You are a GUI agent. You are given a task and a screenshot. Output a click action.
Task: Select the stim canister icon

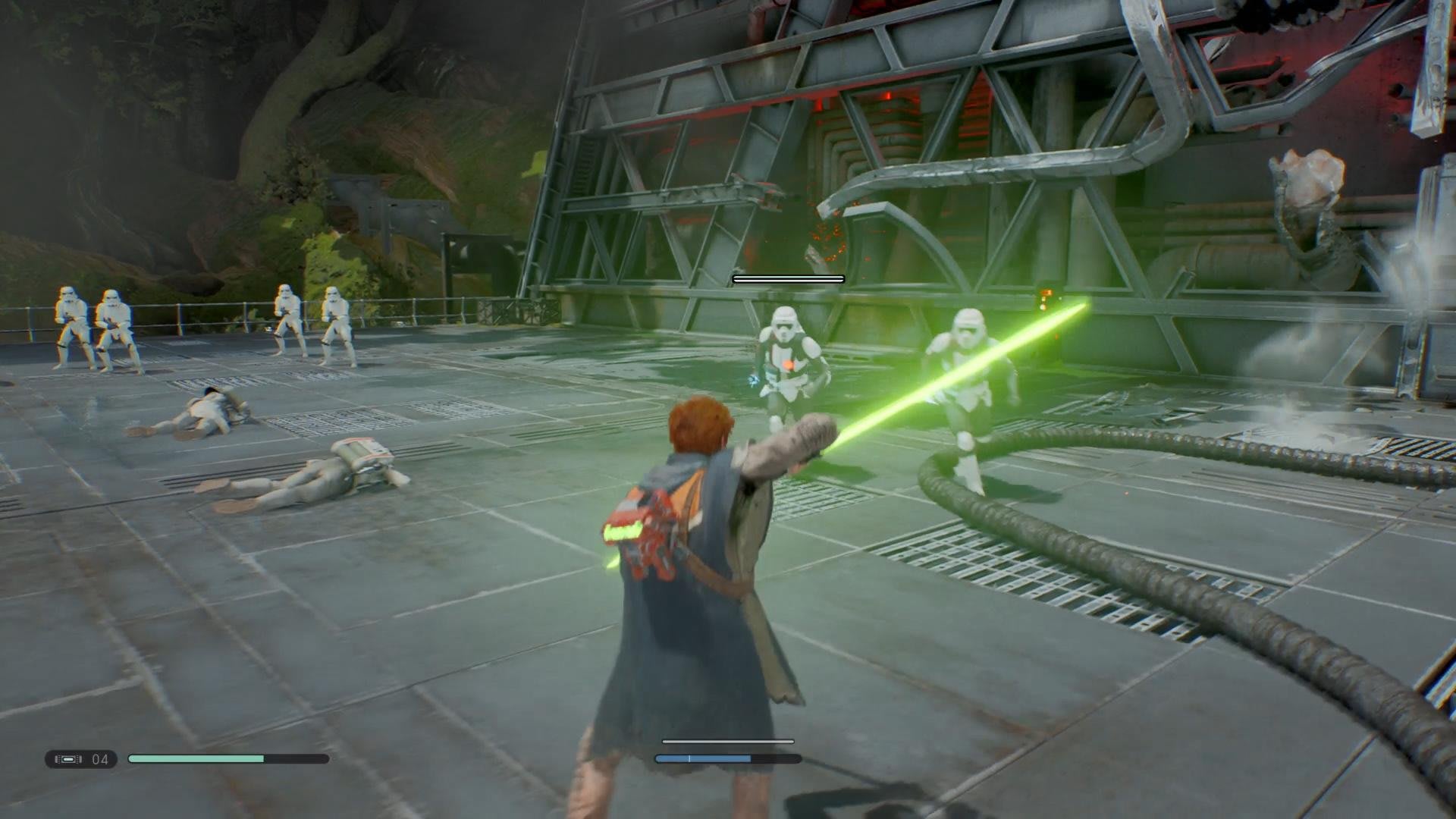click(68, 759)
